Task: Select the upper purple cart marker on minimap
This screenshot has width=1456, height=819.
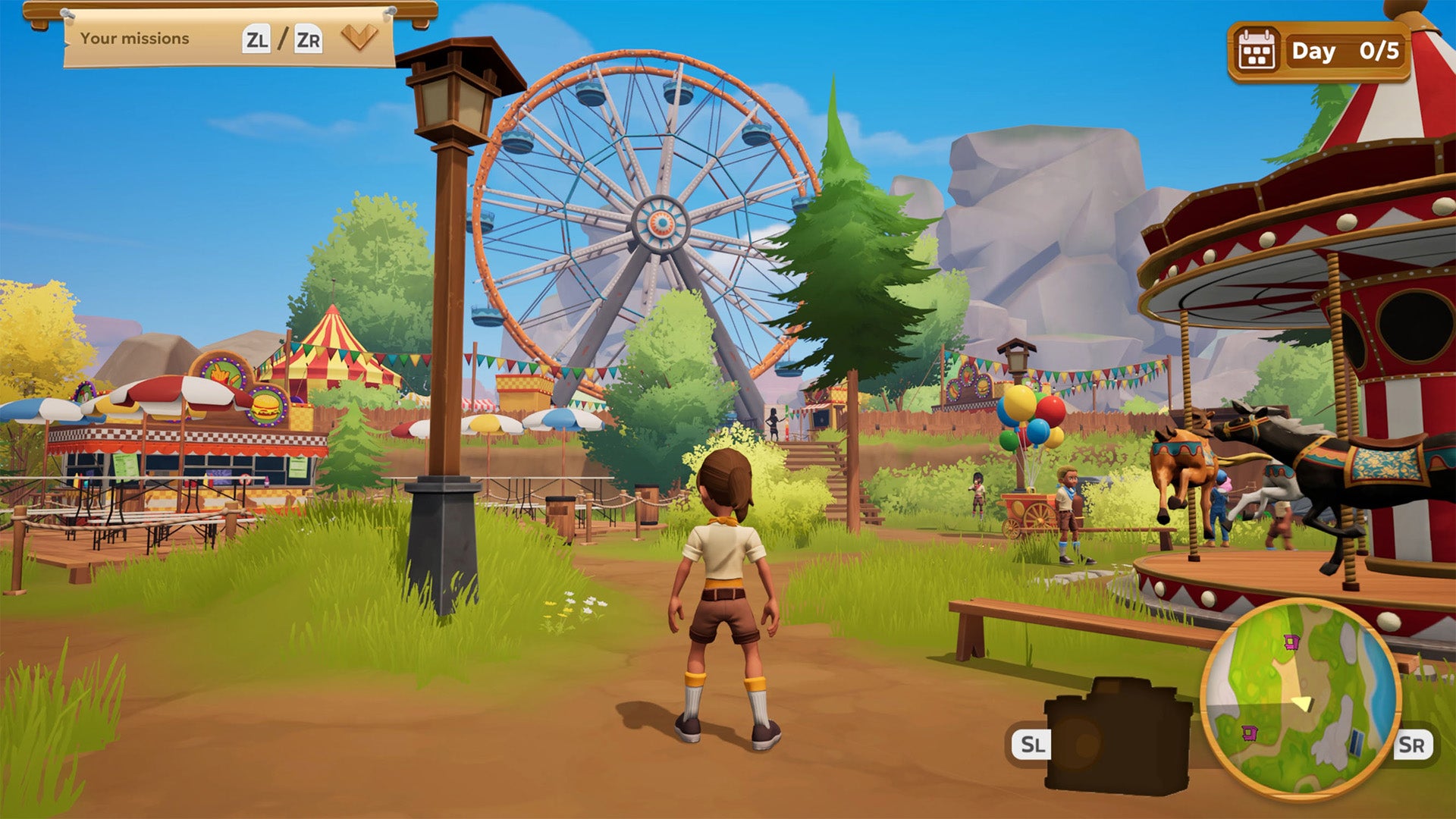Action: pyautogui.click(x=1291, y=642)
